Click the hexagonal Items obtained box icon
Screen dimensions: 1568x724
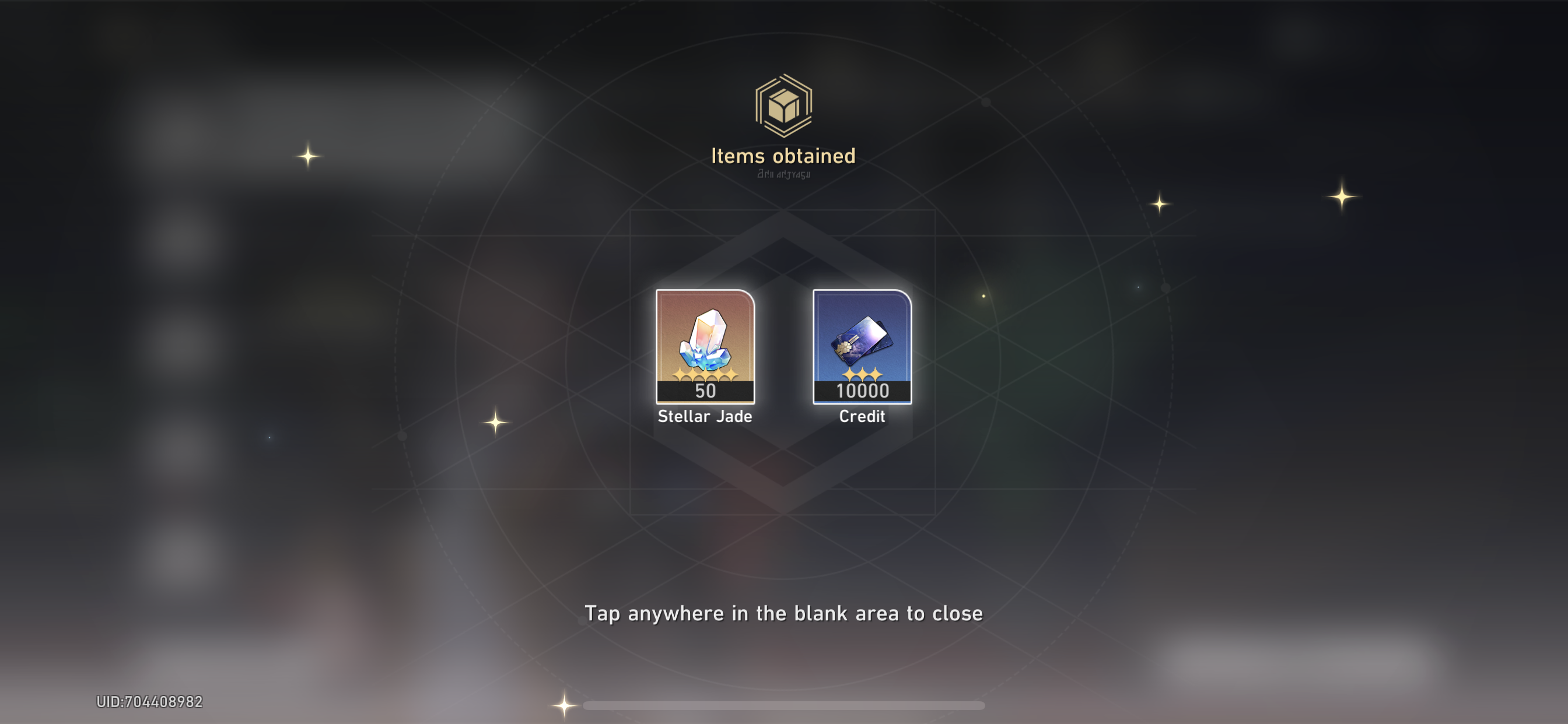pos(784,107)
